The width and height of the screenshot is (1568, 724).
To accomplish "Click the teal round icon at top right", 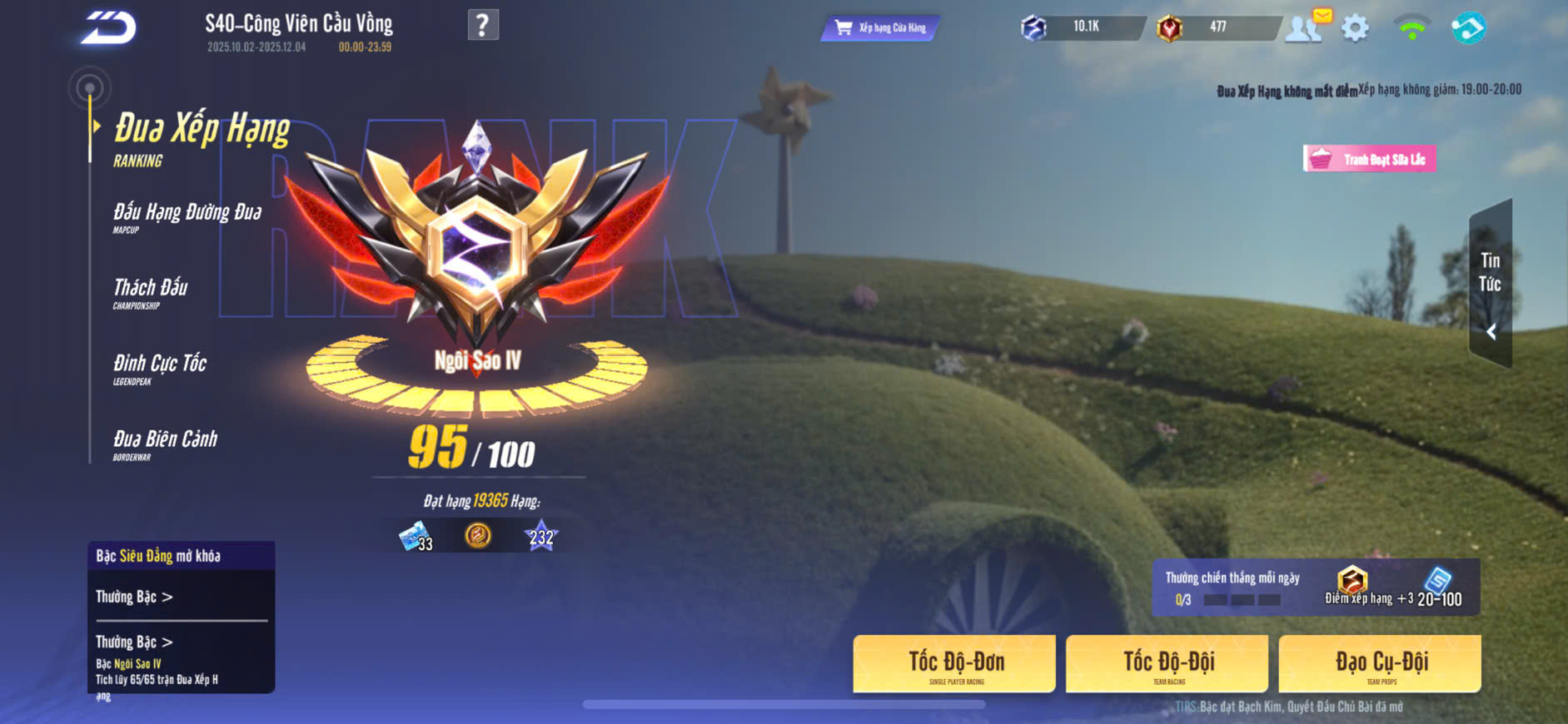I will click(x=1467, y=27).
